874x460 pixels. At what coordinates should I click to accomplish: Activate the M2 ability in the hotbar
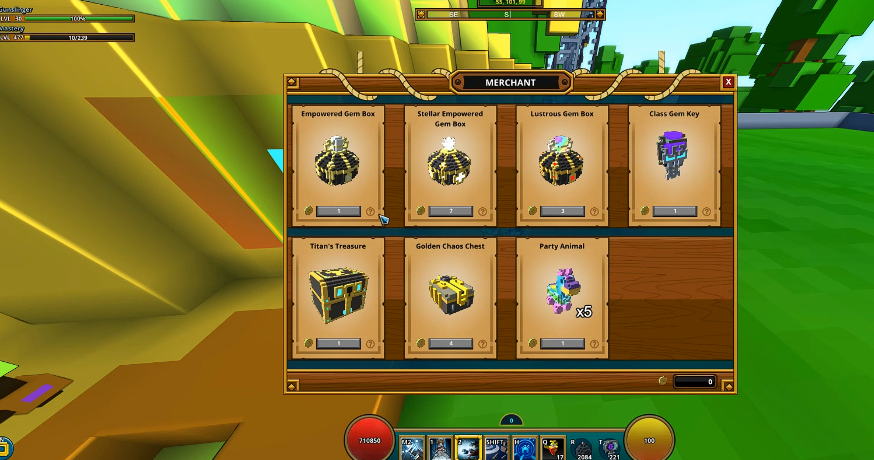pyautogui.click(x=413, y=448)
